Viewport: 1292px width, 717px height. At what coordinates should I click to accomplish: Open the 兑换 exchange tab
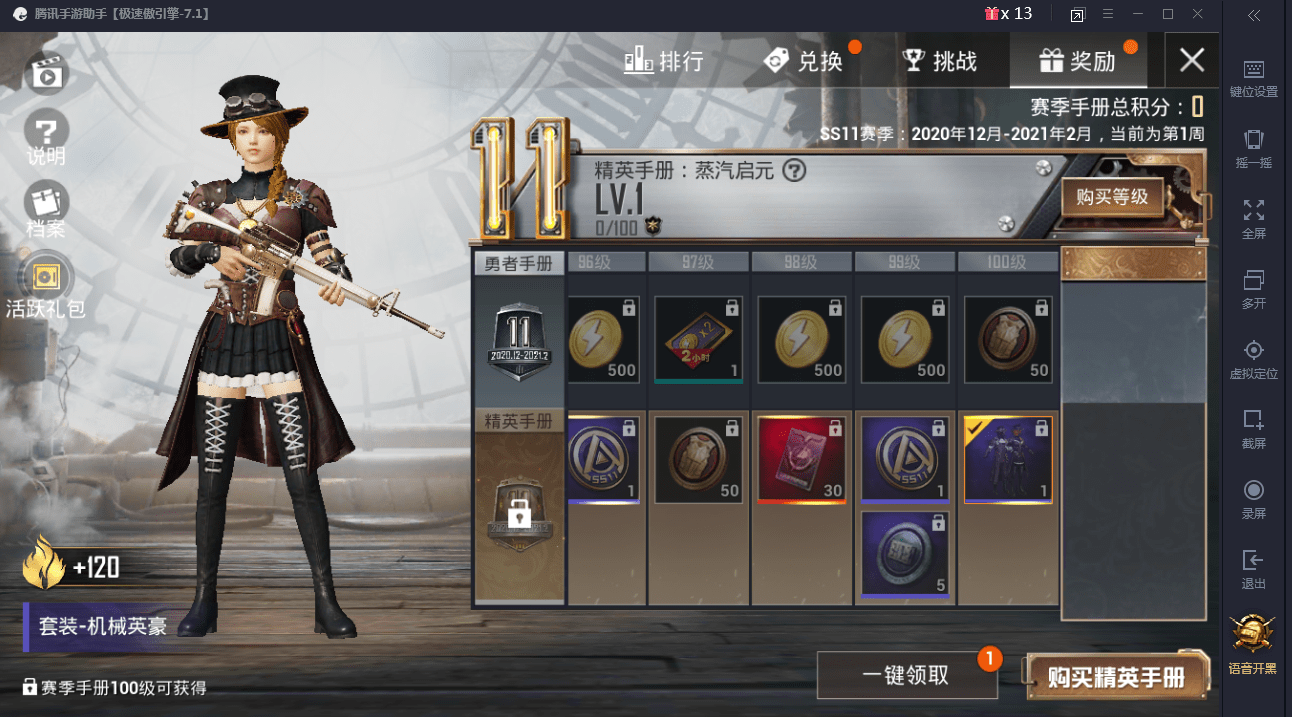tap(803, 61)
